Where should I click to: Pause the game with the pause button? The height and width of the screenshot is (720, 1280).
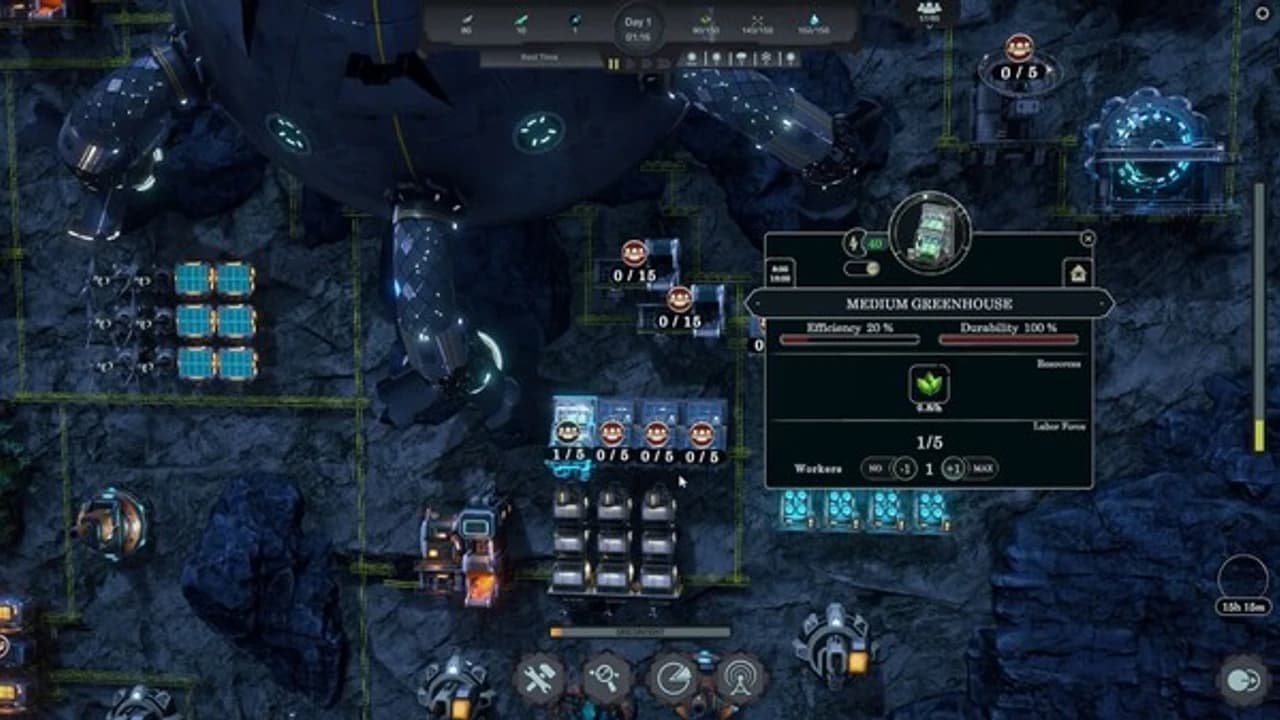[613, 63]
